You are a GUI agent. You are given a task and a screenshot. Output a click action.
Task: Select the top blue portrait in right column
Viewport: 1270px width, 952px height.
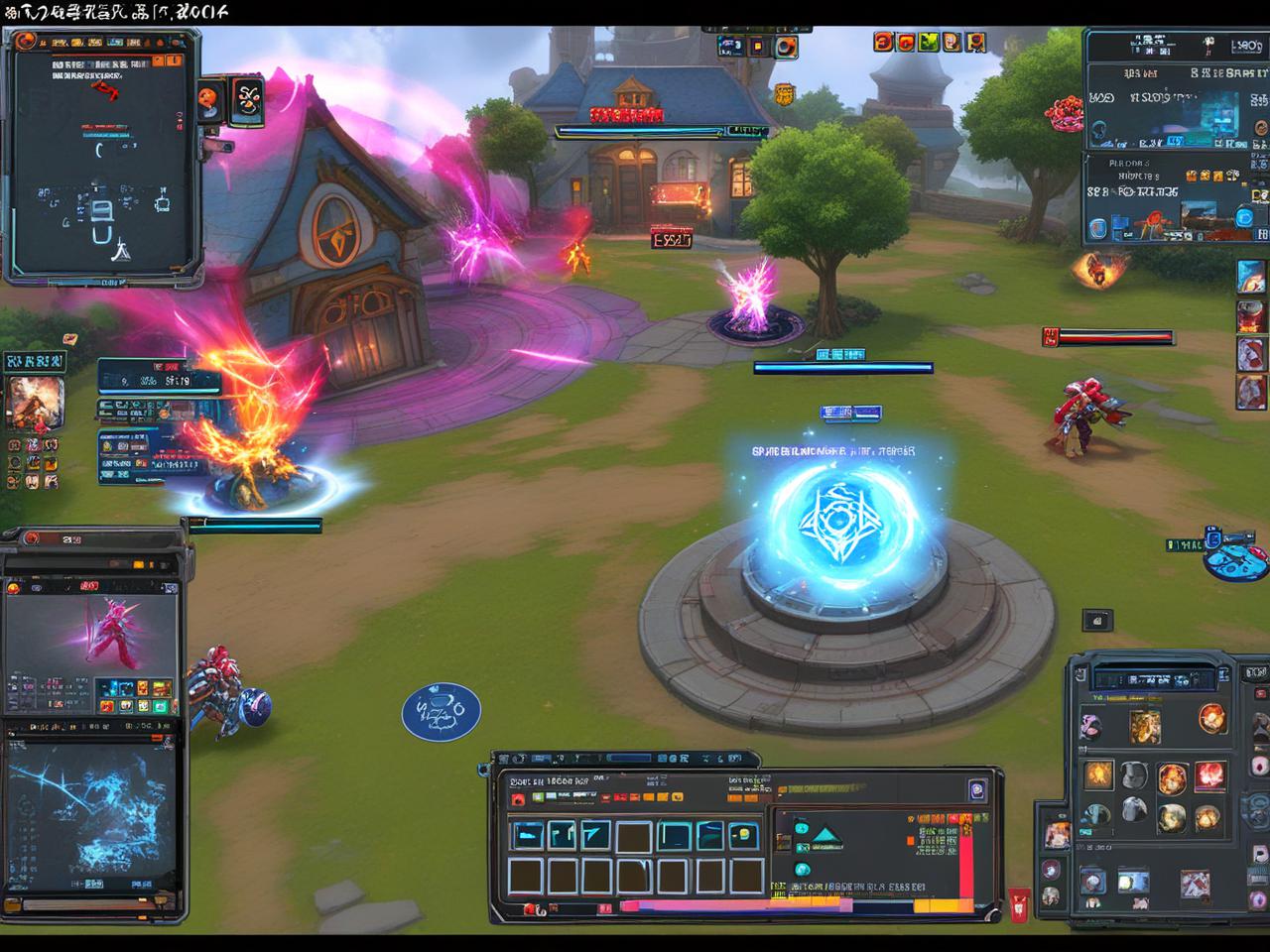(x=1251, y=277)
